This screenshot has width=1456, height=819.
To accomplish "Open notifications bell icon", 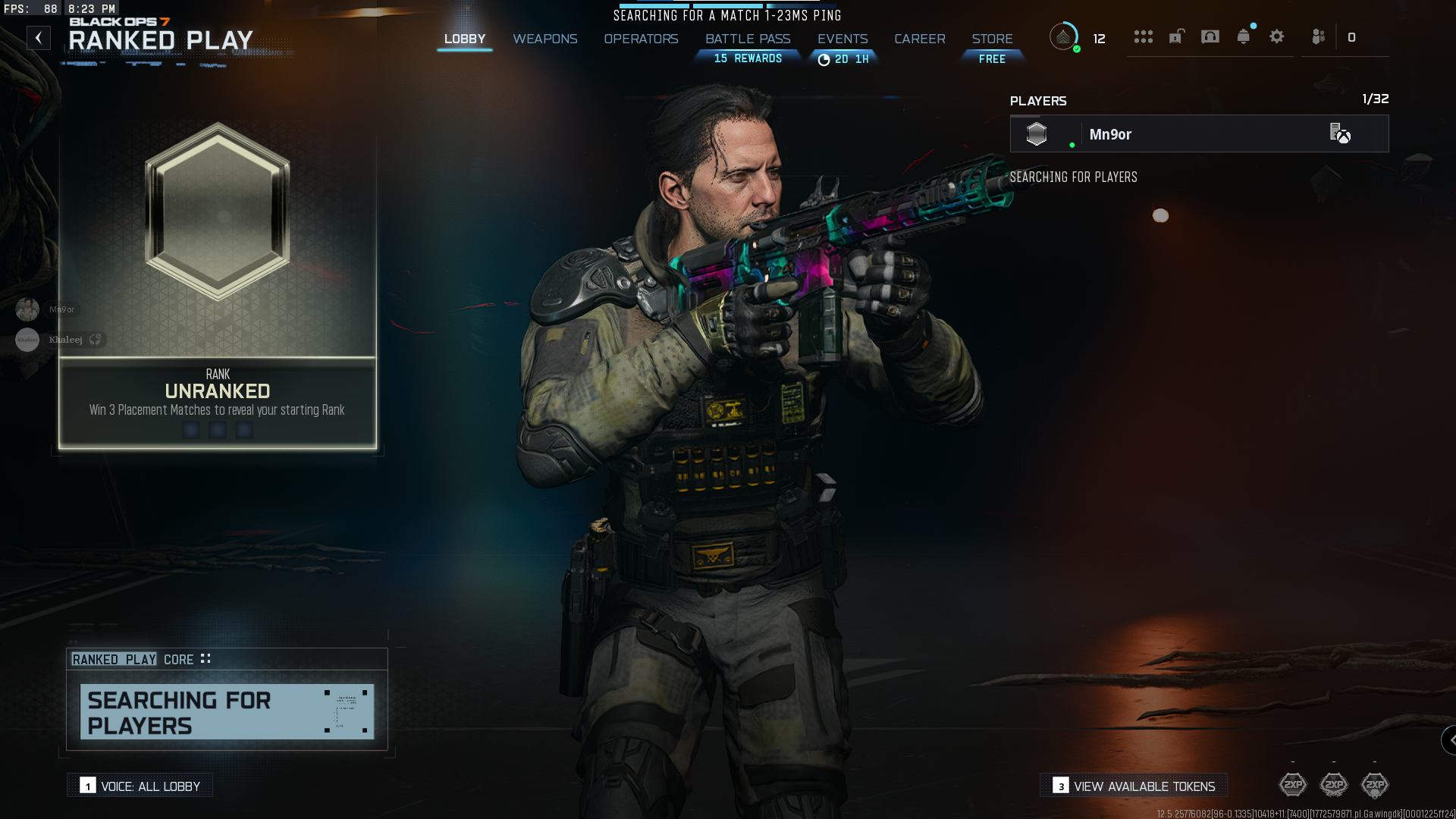I will point(1243,36).
